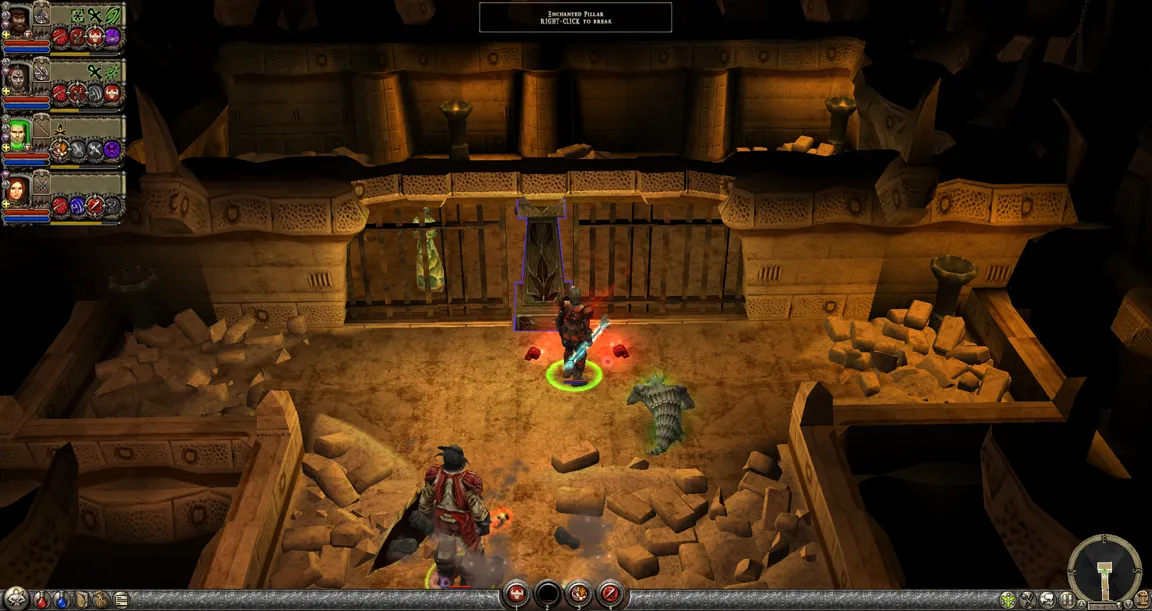The image size is (1152, 611).
Task: Select the purple spell in first character's row
Action: tap(112, 37)
